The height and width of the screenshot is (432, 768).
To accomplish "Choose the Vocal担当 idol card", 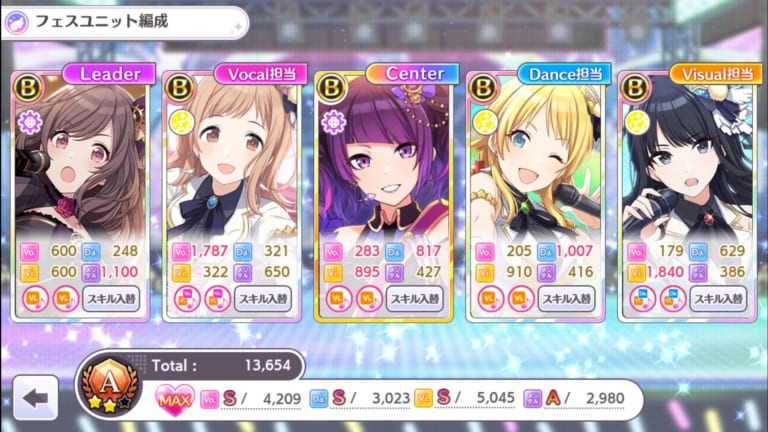I will (233, 170).
